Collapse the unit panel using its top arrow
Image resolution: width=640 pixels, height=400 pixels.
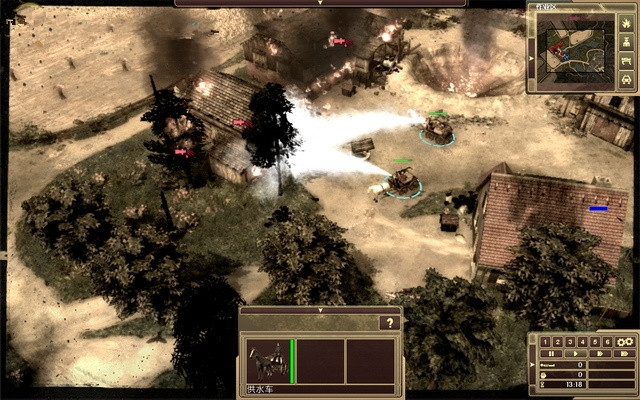click(x=320, y=311)
